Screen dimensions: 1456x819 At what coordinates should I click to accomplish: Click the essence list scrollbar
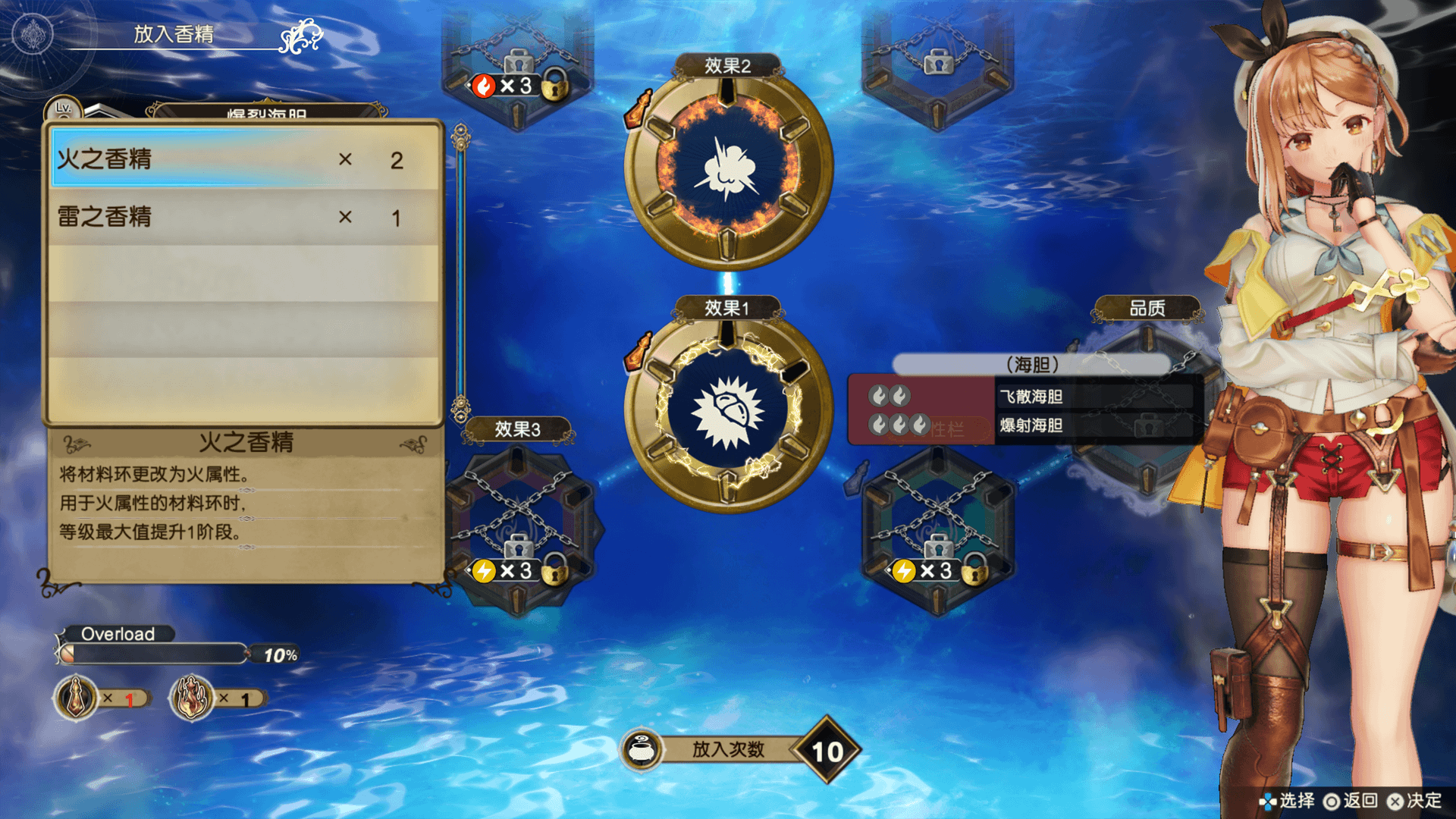[460, 273]
